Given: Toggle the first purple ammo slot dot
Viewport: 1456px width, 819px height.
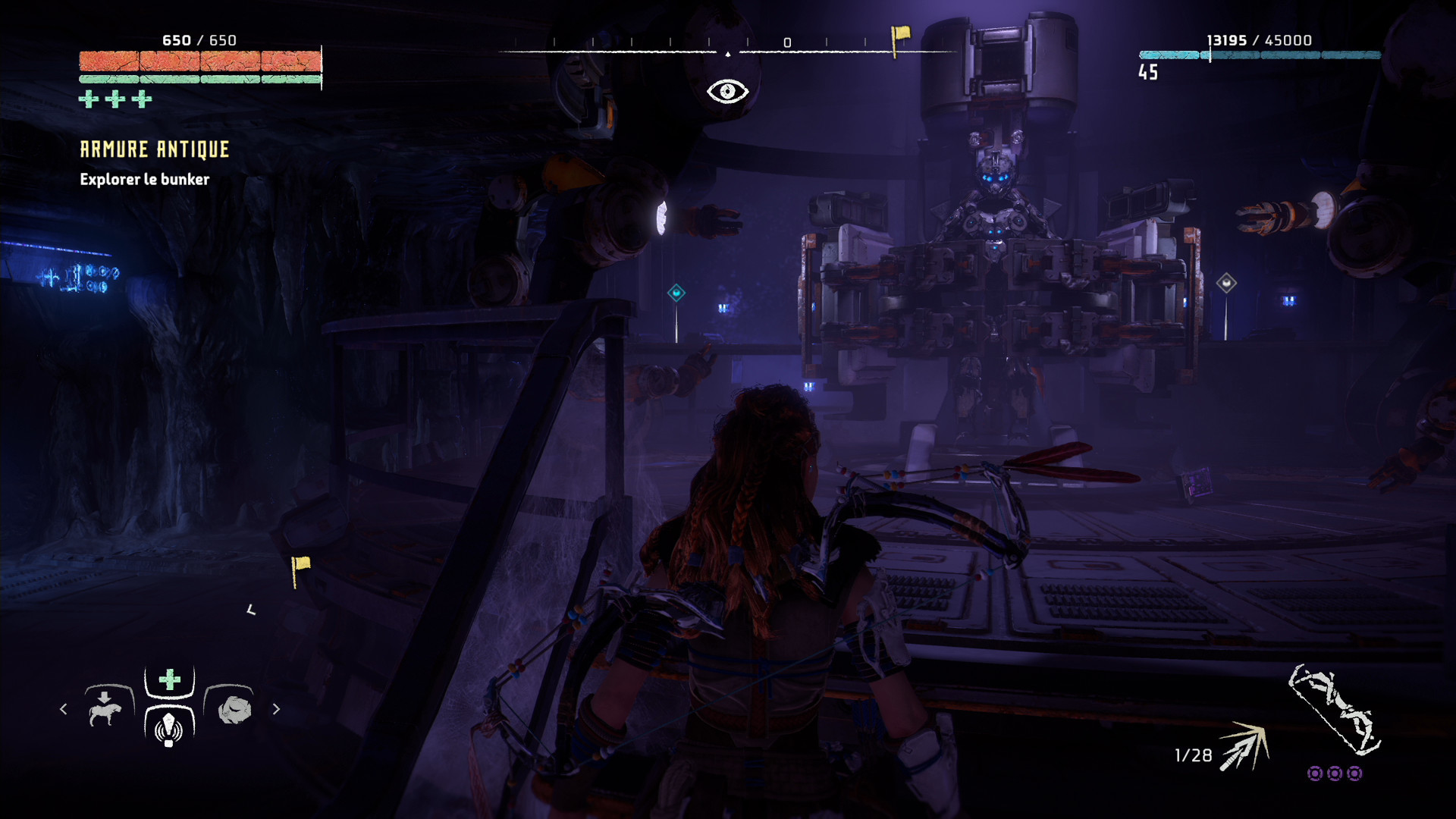Looking at the screenshot, I should coord(1314,774).
